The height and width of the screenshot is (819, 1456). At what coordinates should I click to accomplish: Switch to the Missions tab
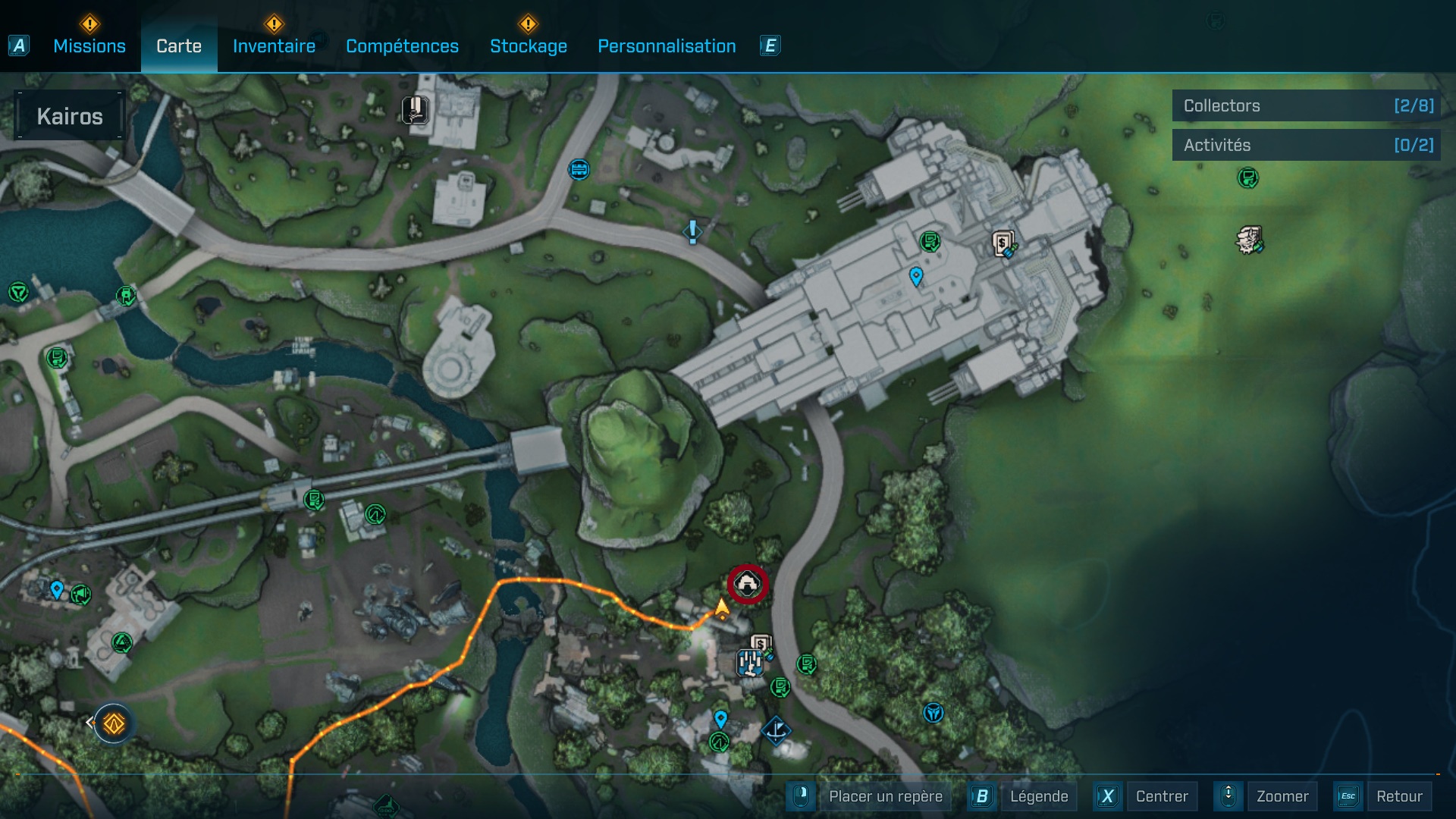tap(89, 46)
